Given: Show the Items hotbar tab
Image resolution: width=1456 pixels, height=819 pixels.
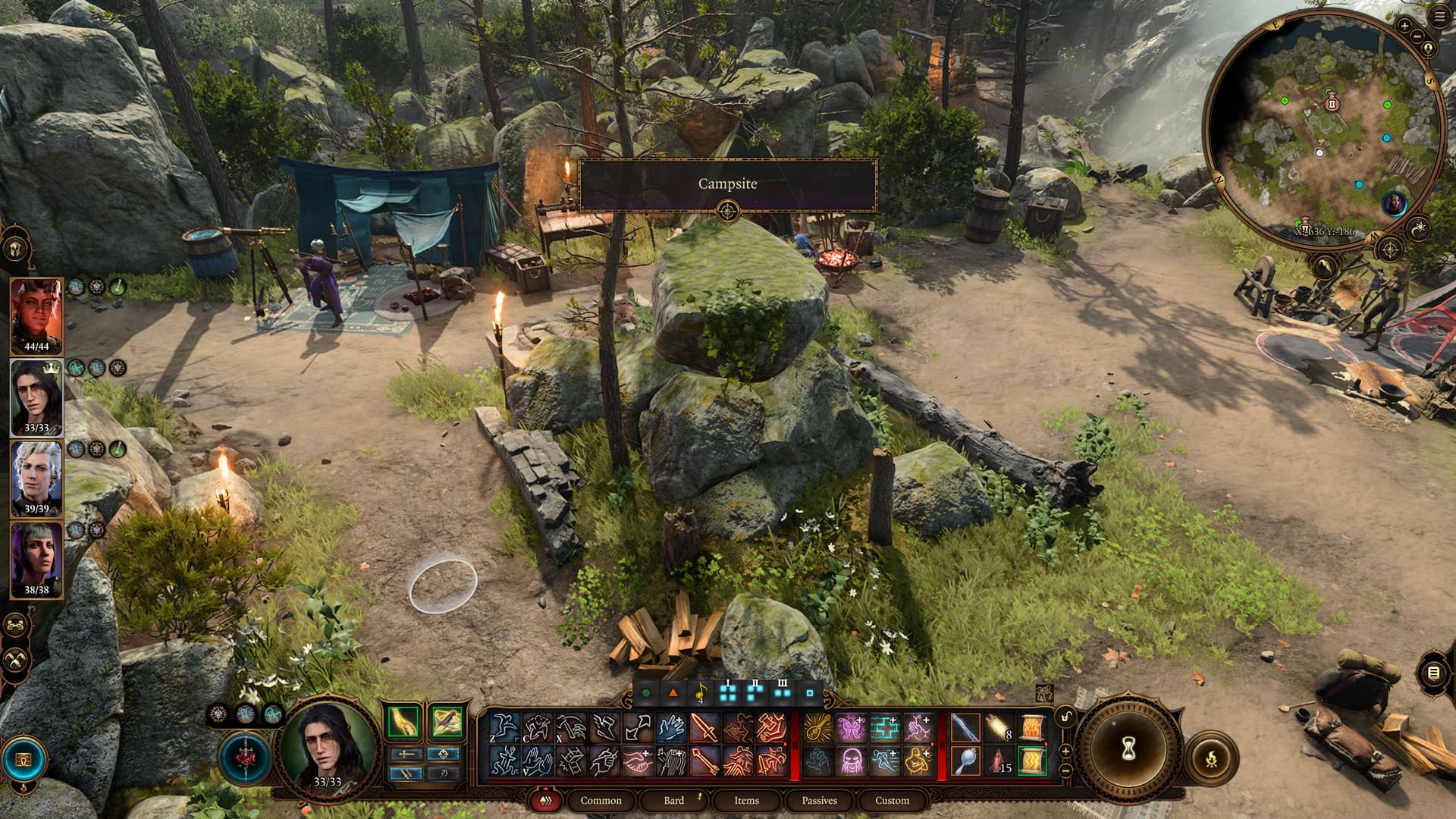Looking at the screenshot, I should (x=746, y=800).
